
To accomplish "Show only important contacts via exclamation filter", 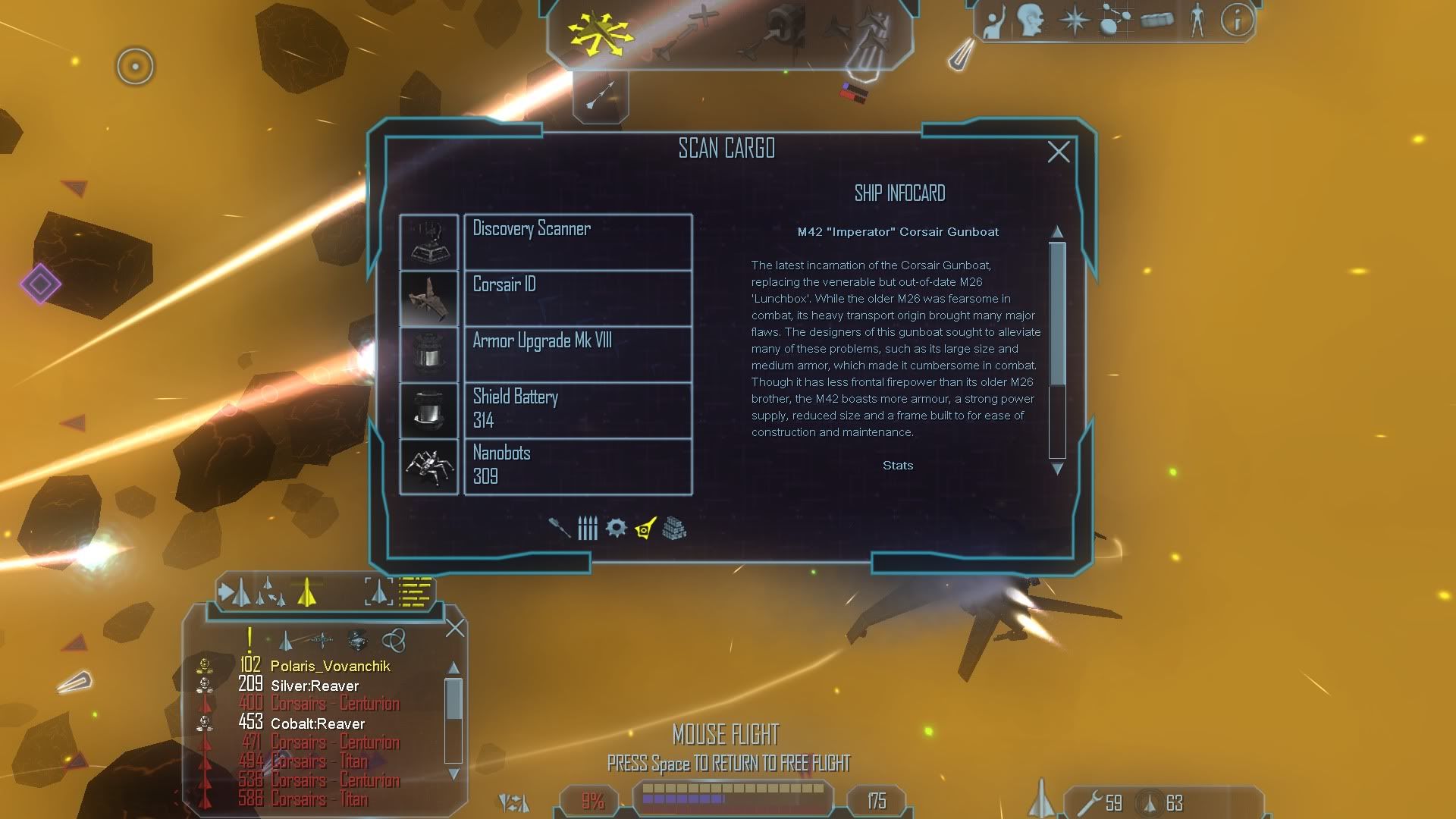I will point(249,641).
